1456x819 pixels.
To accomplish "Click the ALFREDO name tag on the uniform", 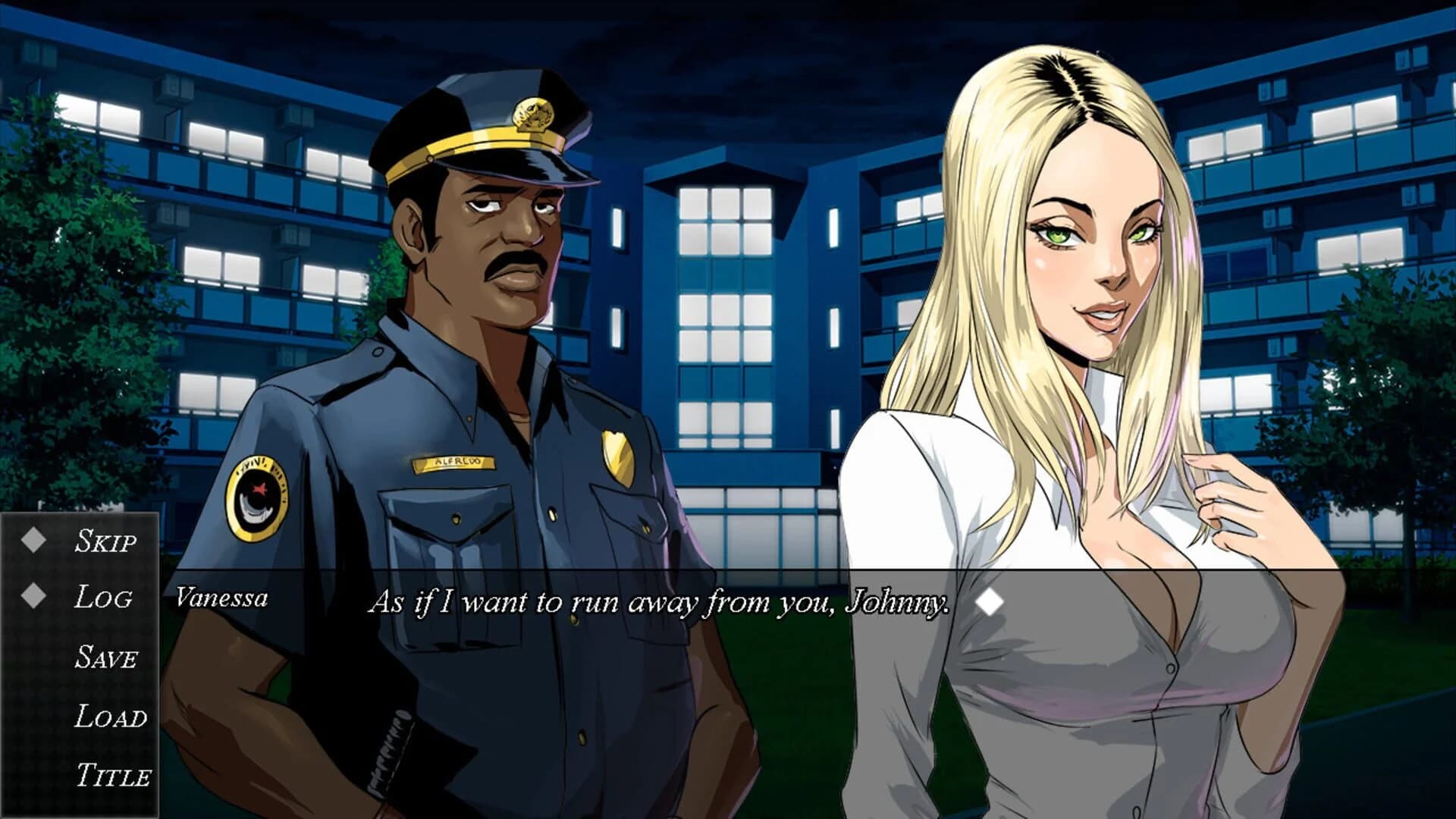I will (455, 462).
